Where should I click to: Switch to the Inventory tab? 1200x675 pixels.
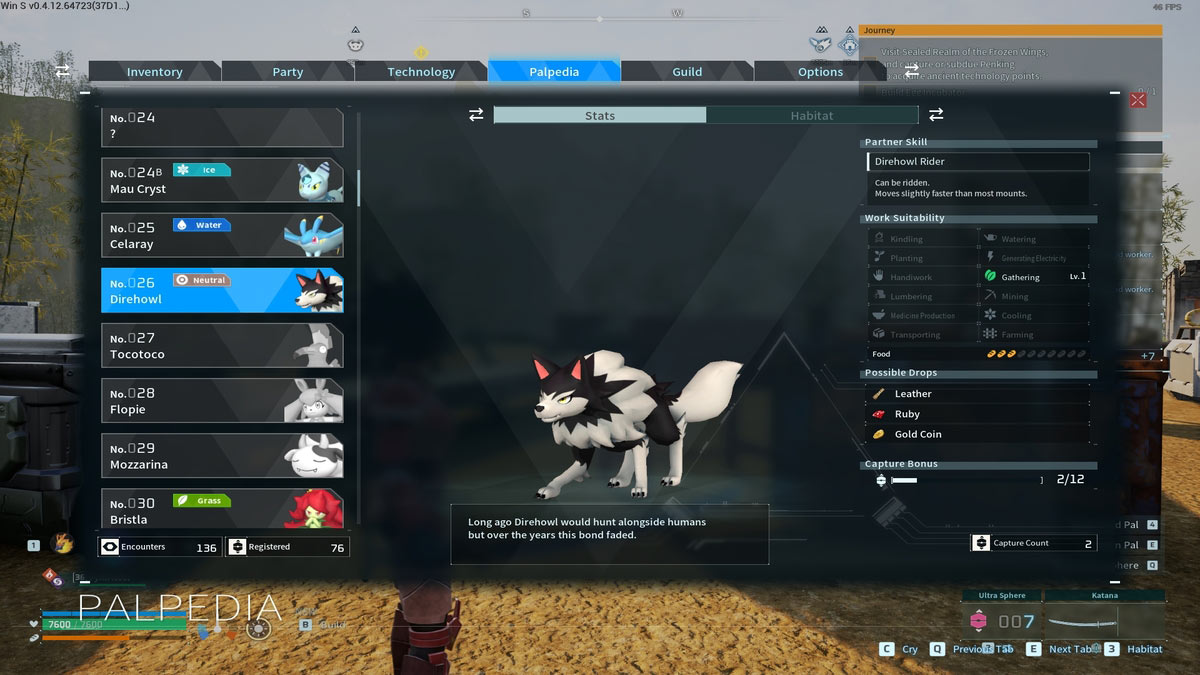pos(154,72)
